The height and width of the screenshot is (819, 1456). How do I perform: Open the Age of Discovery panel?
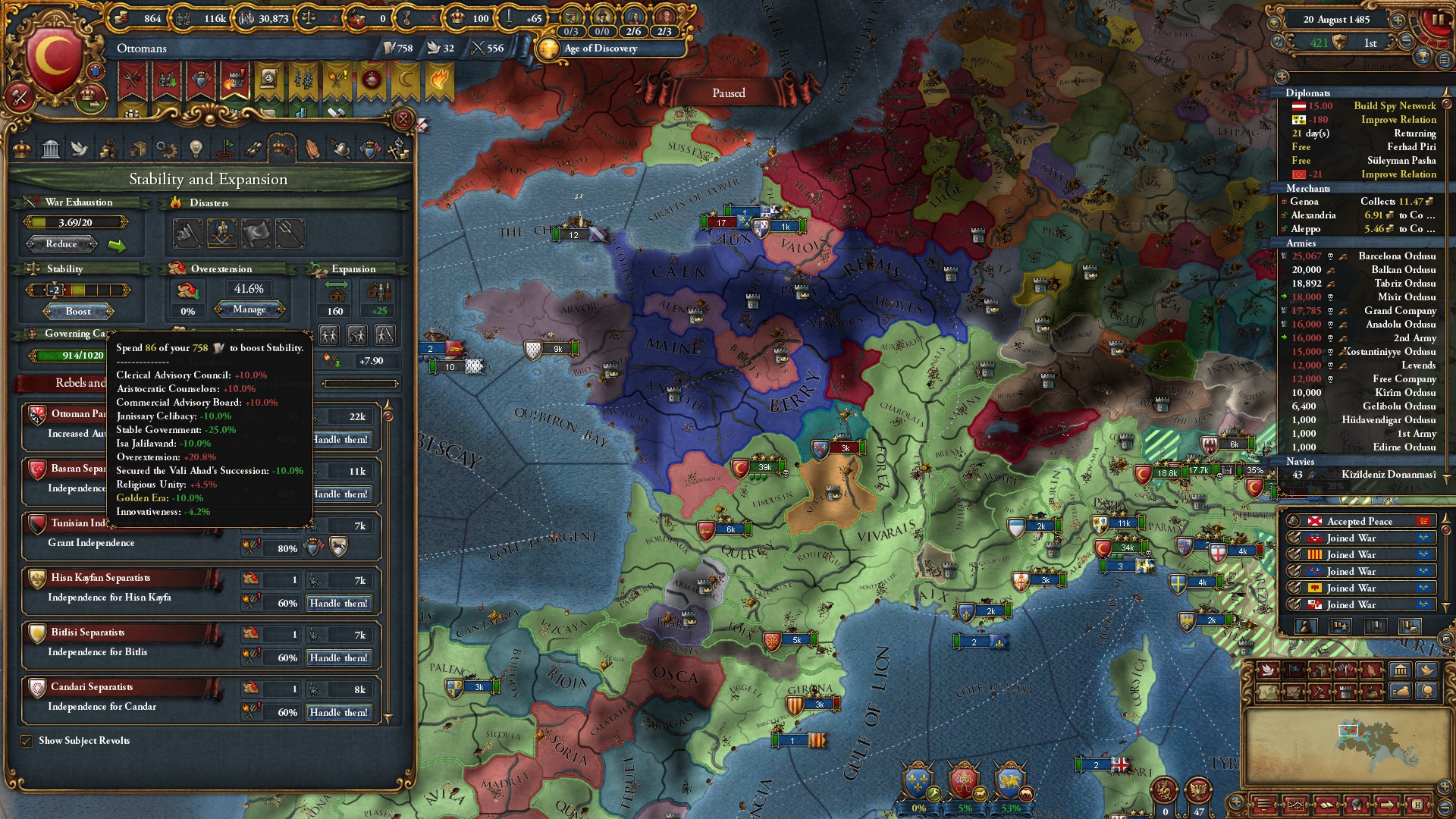tap(600, 49)
